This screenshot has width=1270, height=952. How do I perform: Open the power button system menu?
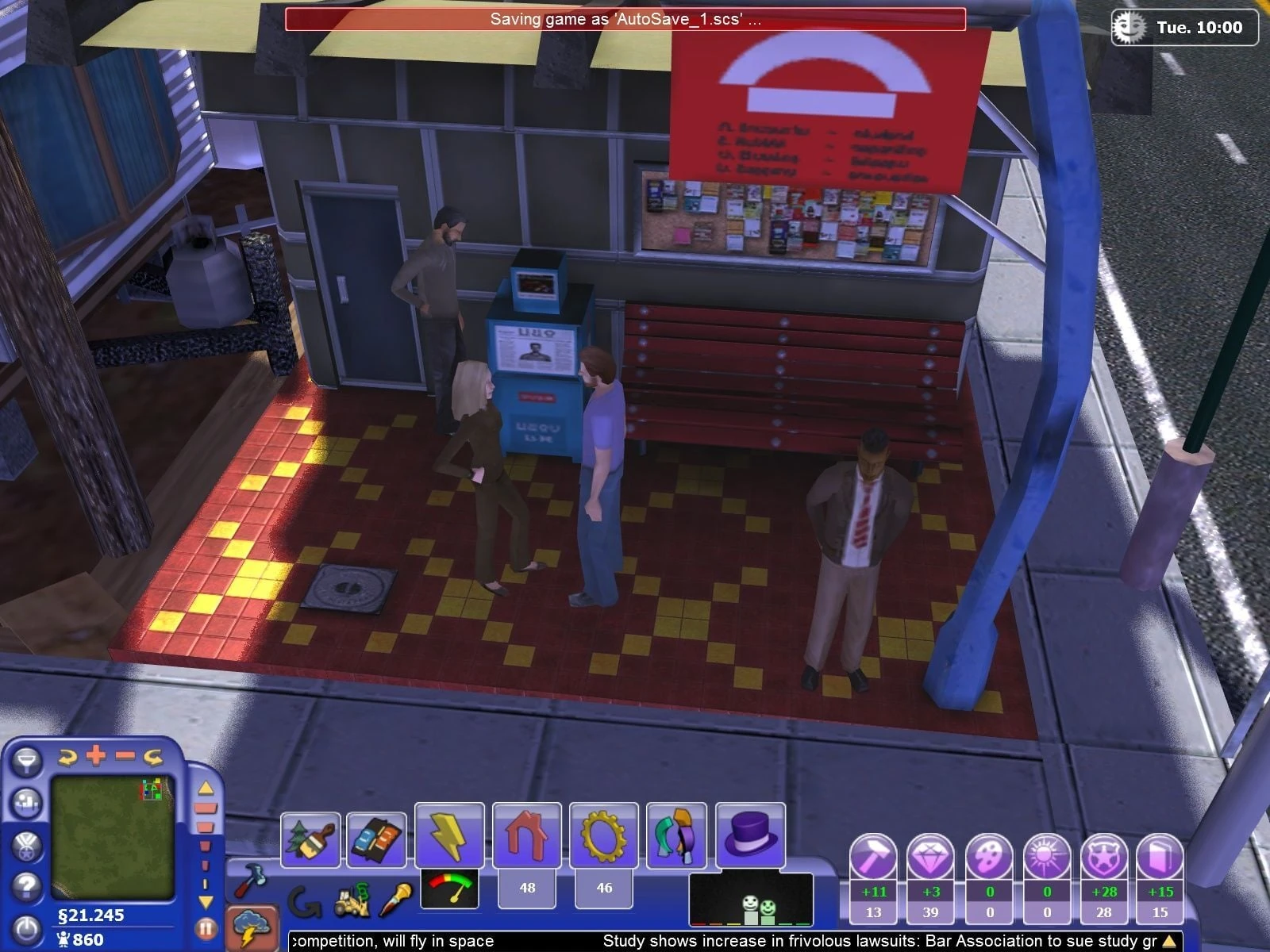tap(27, 929)
